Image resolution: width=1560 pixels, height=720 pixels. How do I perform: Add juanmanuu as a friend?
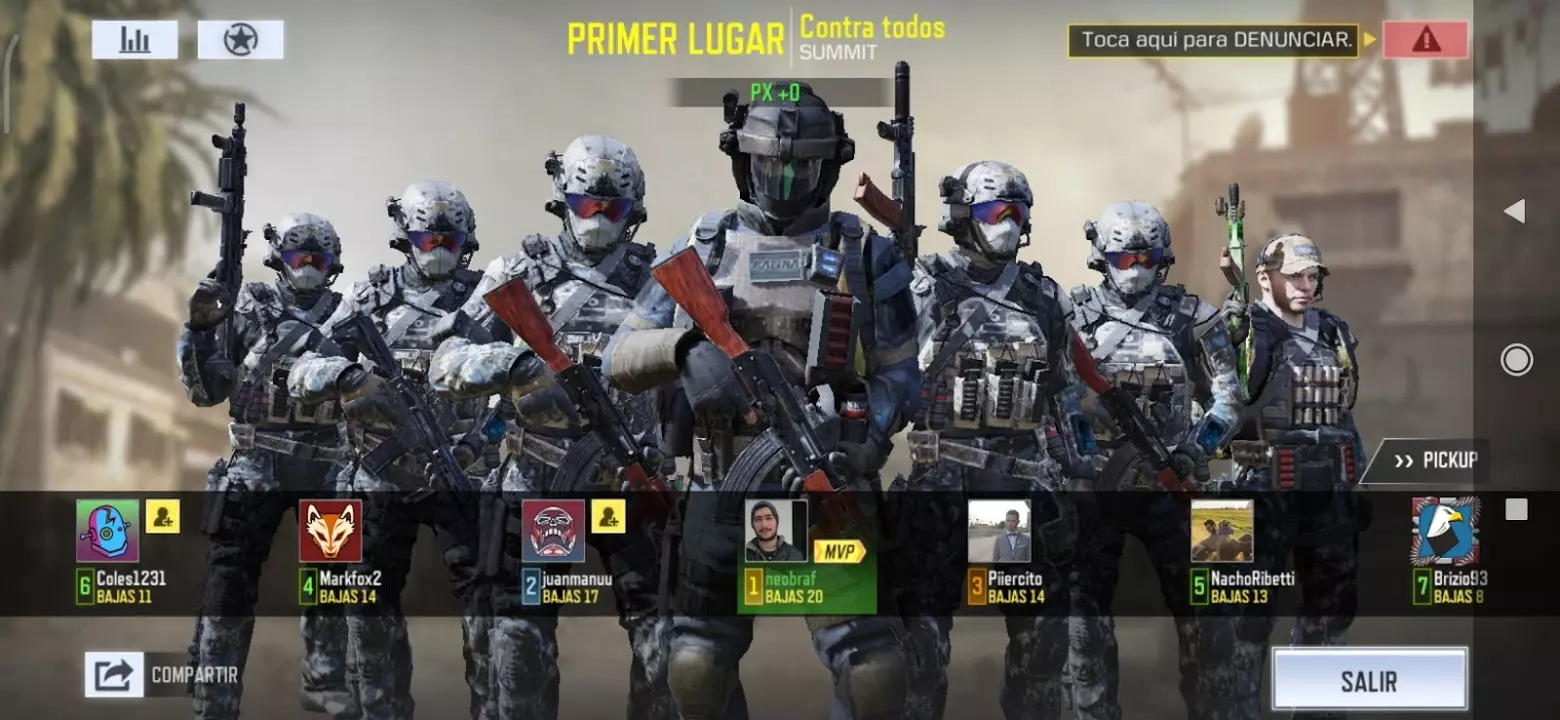tap(608, 516)
